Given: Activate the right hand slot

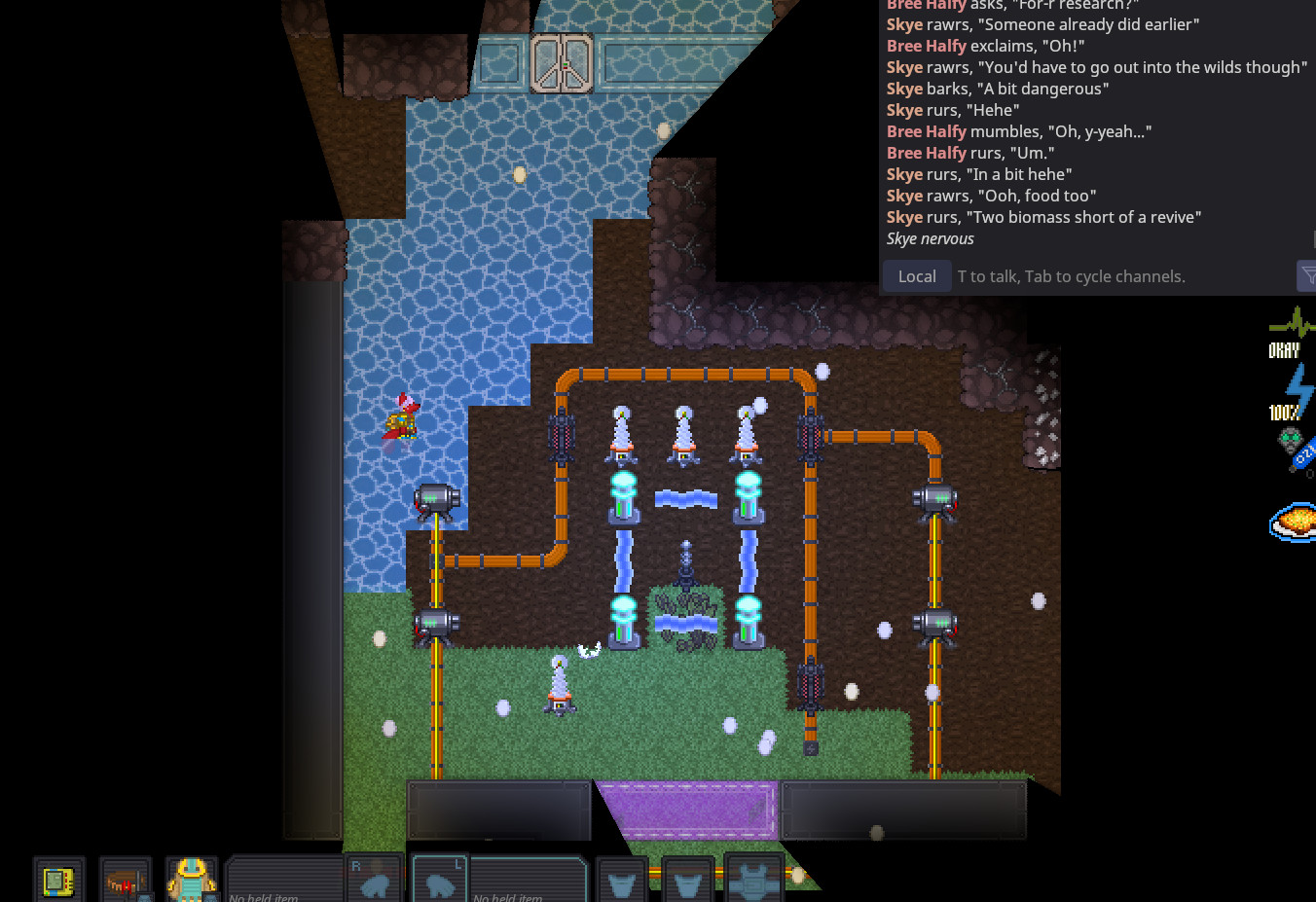Looking at the screenshot, I should 375,880.
